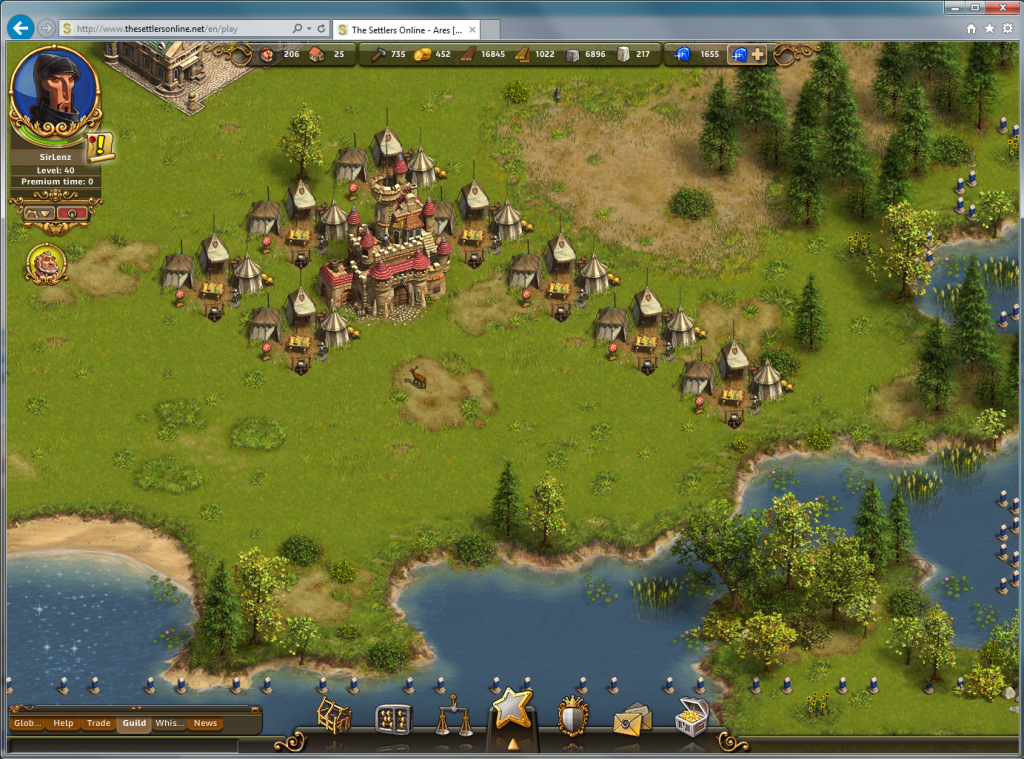The image size is (1024, 759).
Task: Buy gems with the plus button
Action: 757,54
